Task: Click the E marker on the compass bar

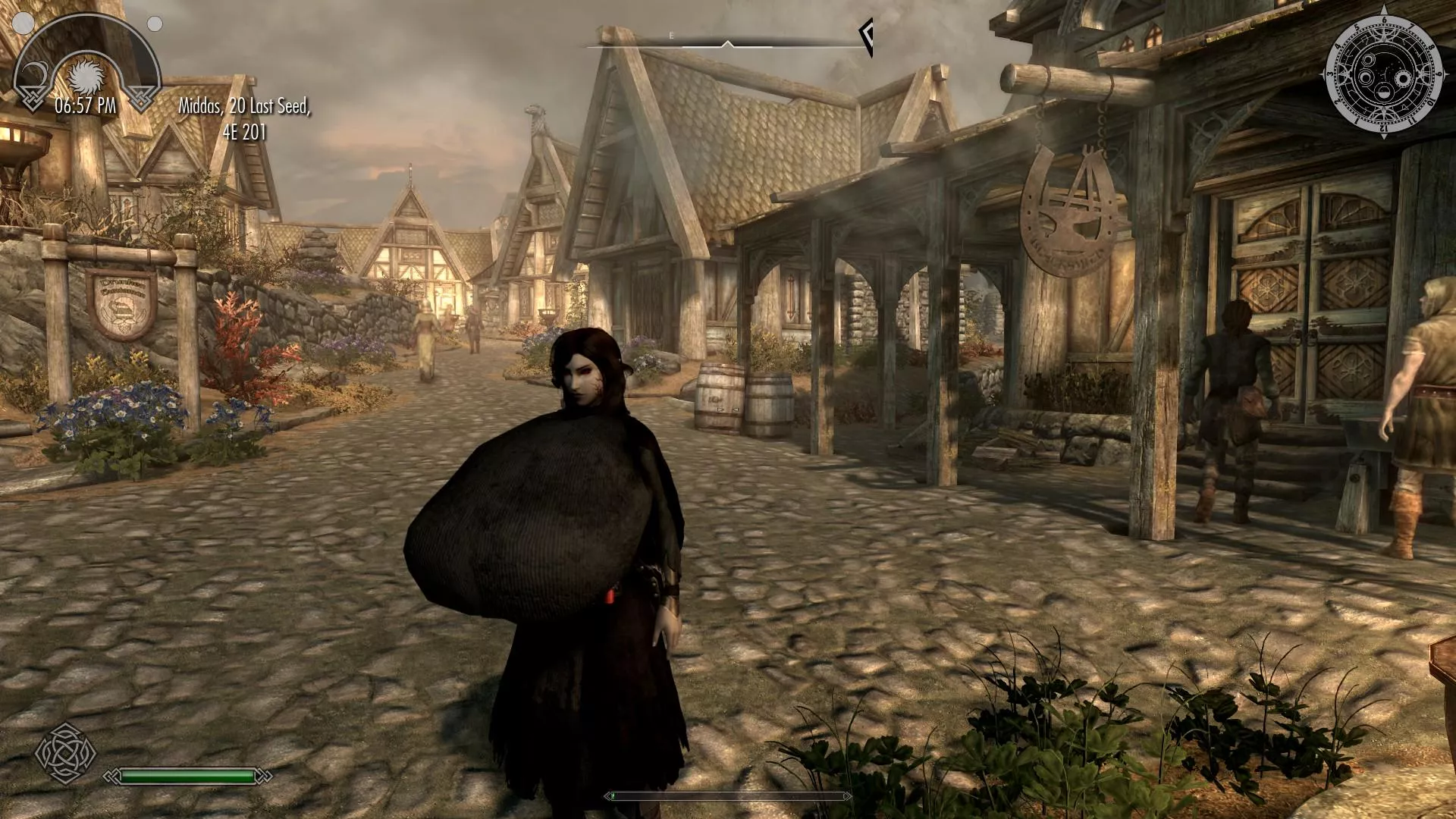Action: [671, 35]
